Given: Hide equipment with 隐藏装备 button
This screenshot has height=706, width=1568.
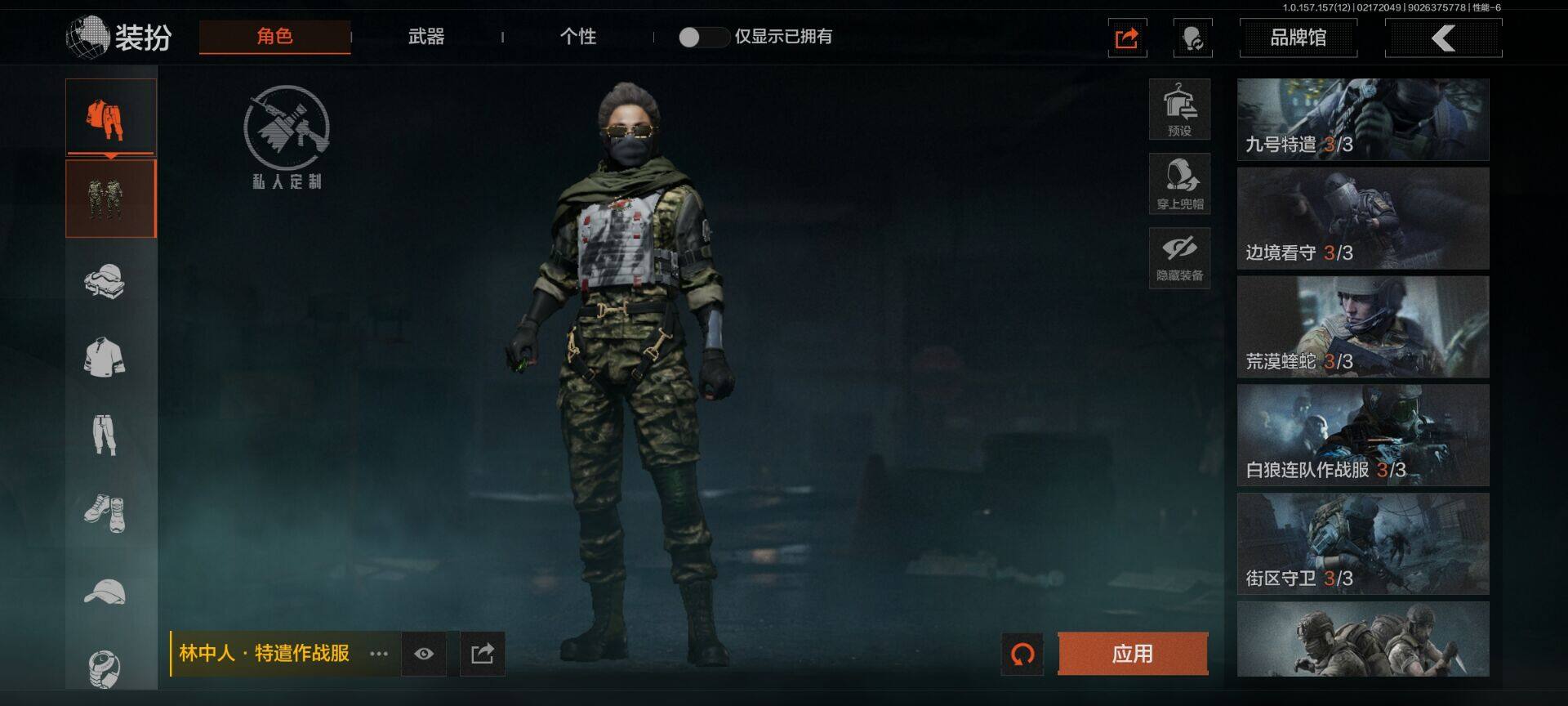Looking at the screenshot, I should click(1179, 257).
